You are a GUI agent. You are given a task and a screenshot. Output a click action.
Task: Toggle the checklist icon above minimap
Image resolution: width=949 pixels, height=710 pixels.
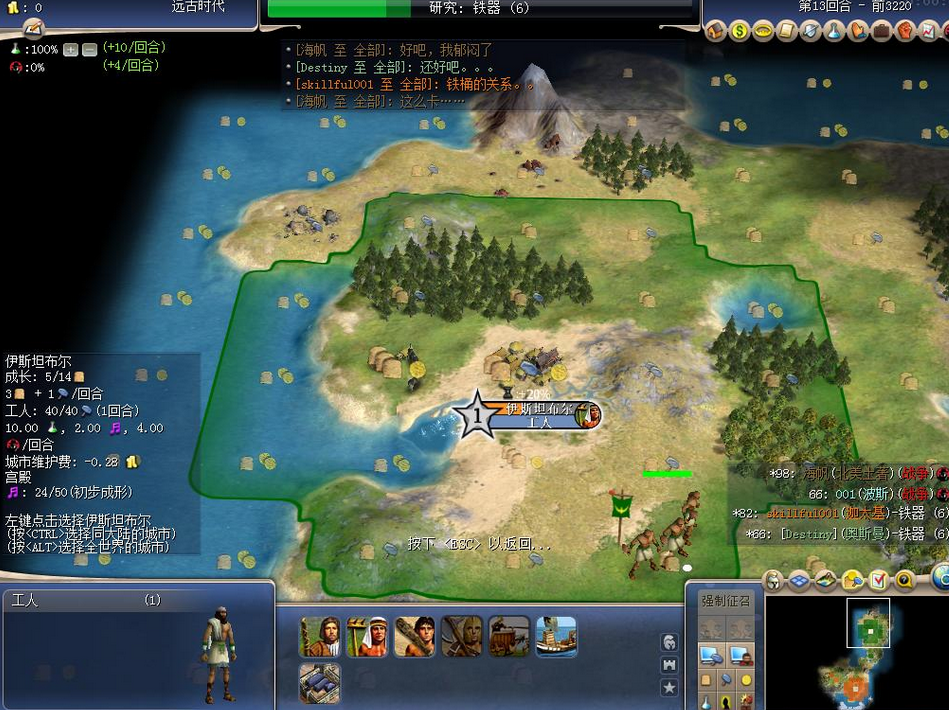coord(878,580)
